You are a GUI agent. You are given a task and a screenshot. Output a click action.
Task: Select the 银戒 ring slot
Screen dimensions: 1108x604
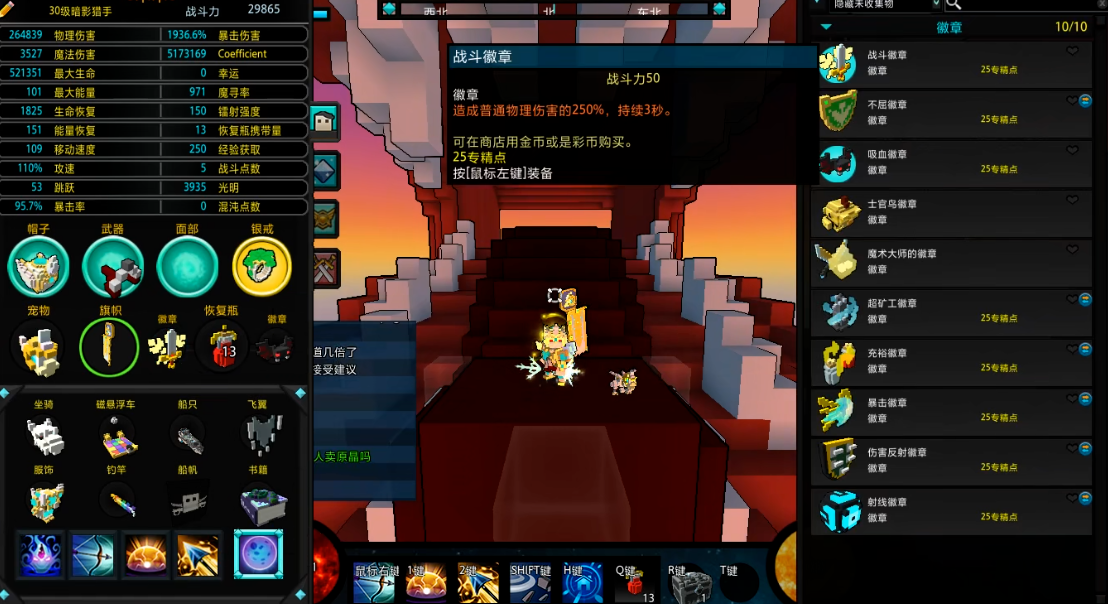(262, 267)
